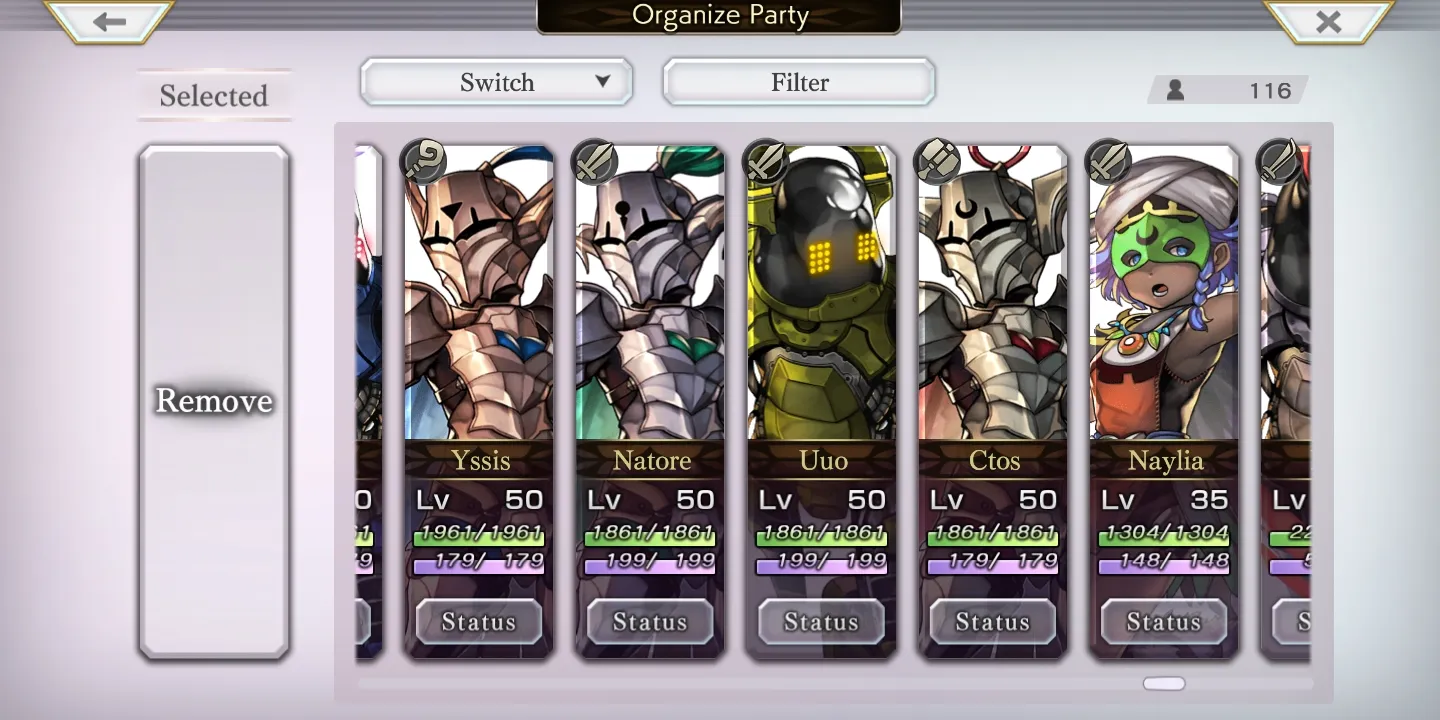Show Uuo's Status details
The width and height of the screenshot is (1440, 720).
(821, 622)
